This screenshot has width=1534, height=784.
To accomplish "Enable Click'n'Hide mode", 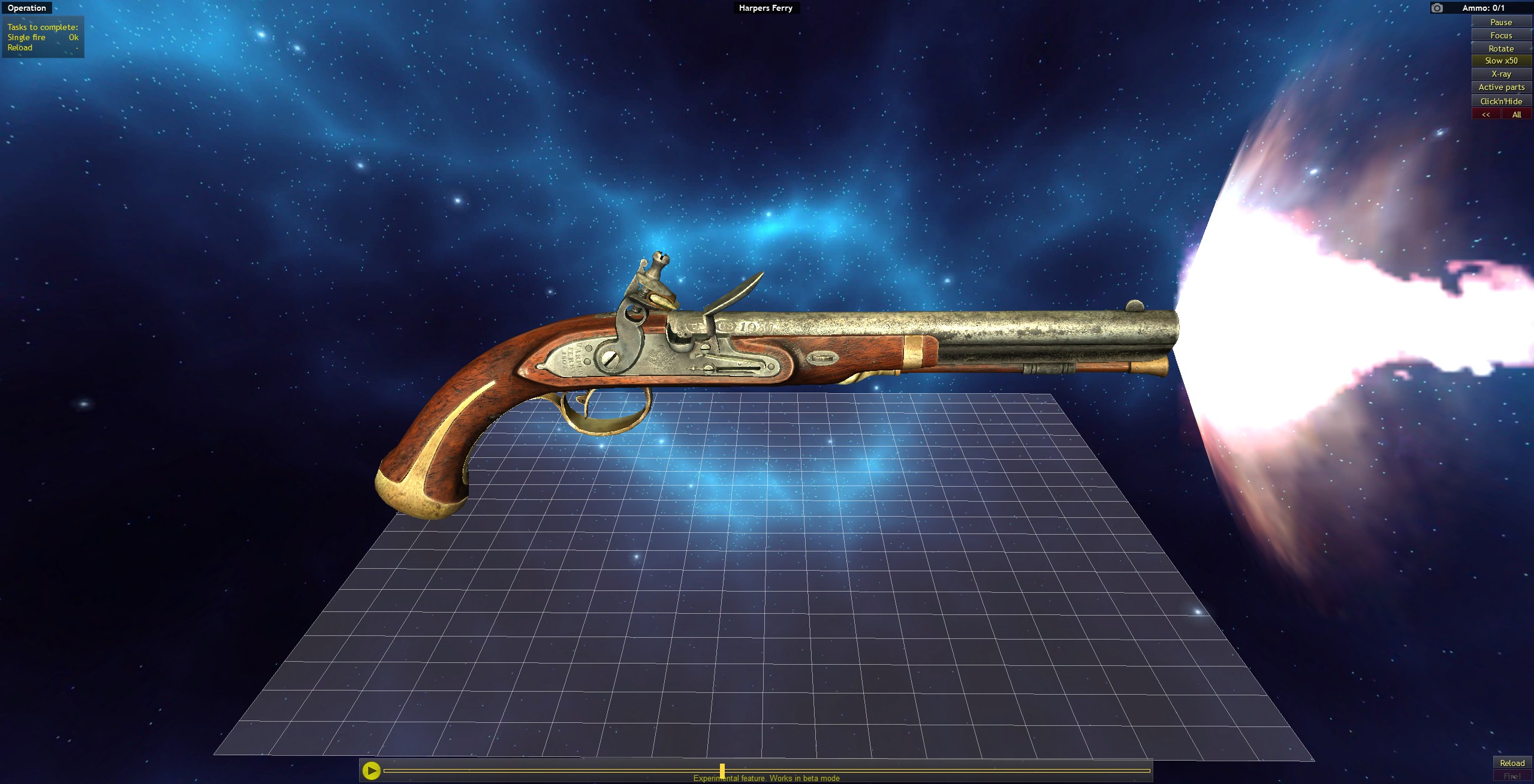I will [1502, 100].
